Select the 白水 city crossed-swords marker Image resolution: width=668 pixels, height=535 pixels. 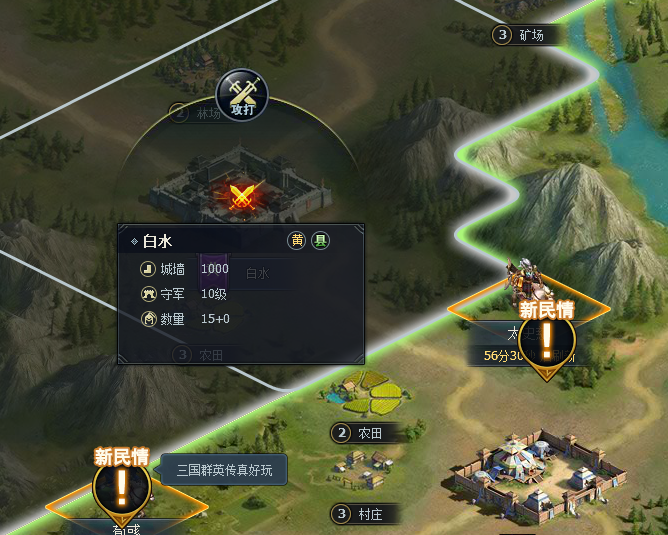point(241,194)
